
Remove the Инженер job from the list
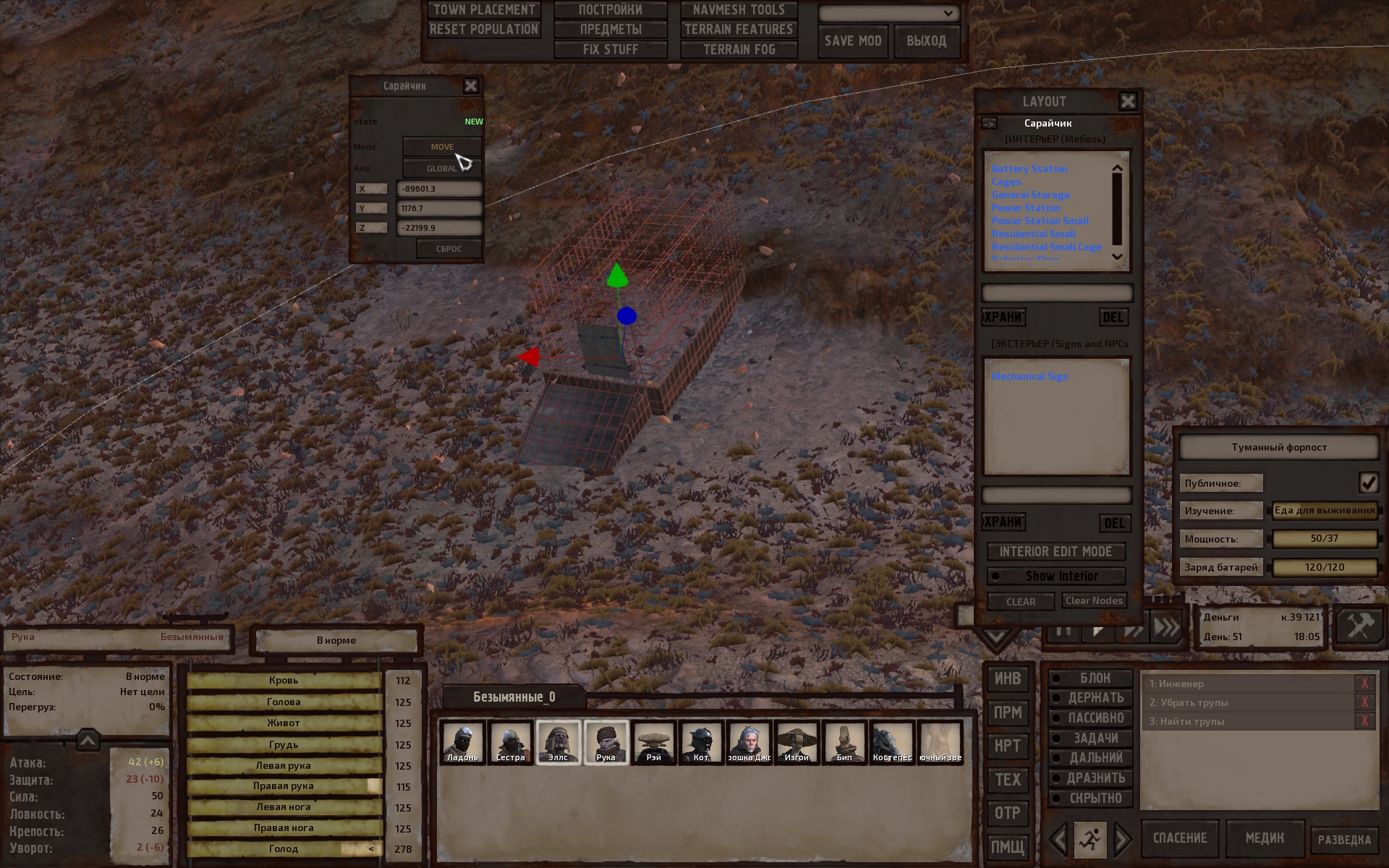click(x=1364, y=684)
